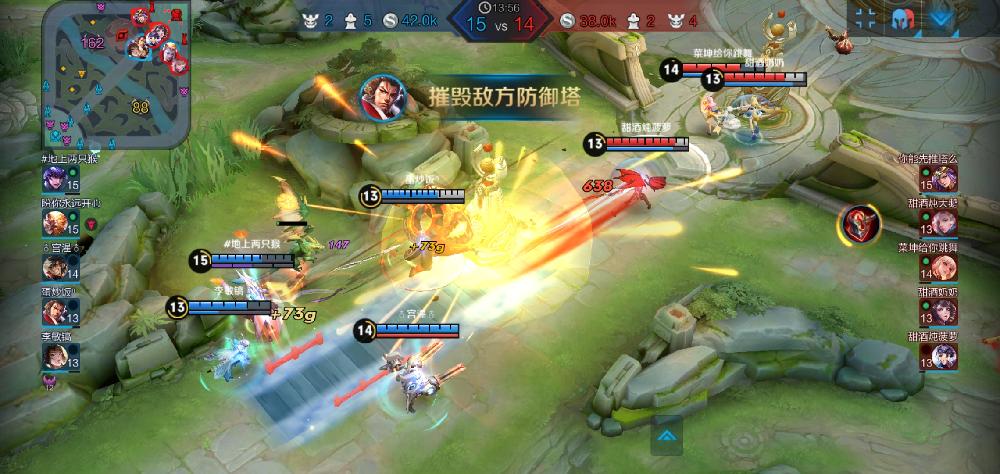Open the blue down-chevron dropdown
The height and width of the screenshot is (474, 1000).
click(940, 18)
